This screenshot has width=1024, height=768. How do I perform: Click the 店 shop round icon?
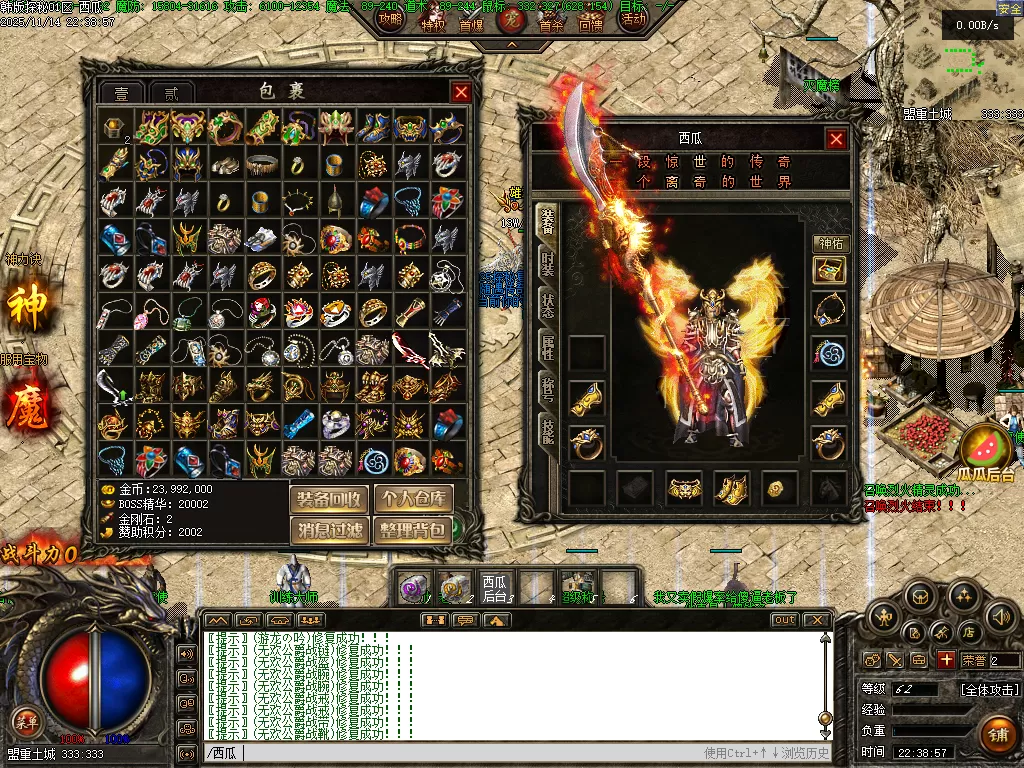[968, 632]
